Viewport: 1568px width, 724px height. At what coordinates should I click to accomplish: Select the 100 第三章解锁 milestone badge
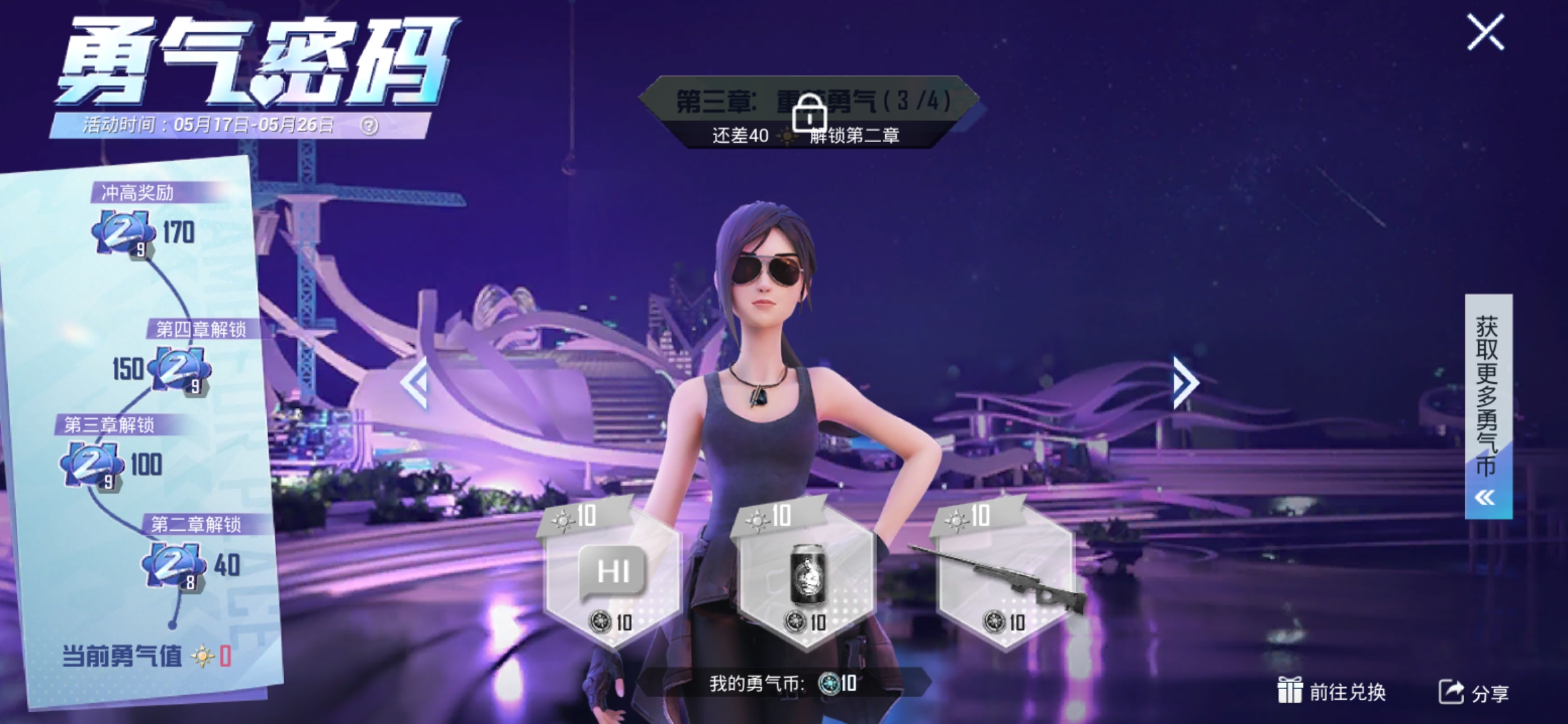(92, 465)
